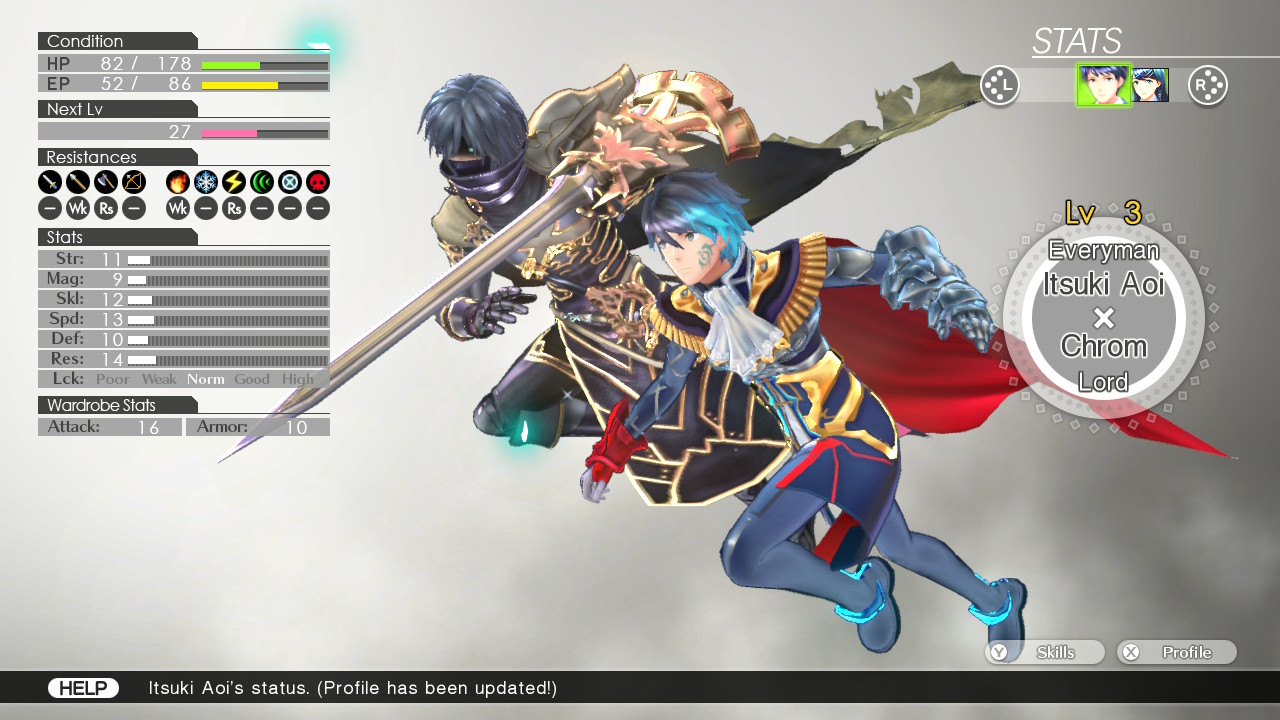Select the lightning bolt resistance icon
This screenshot has width=1280, height=720.
tap(234, 182)
